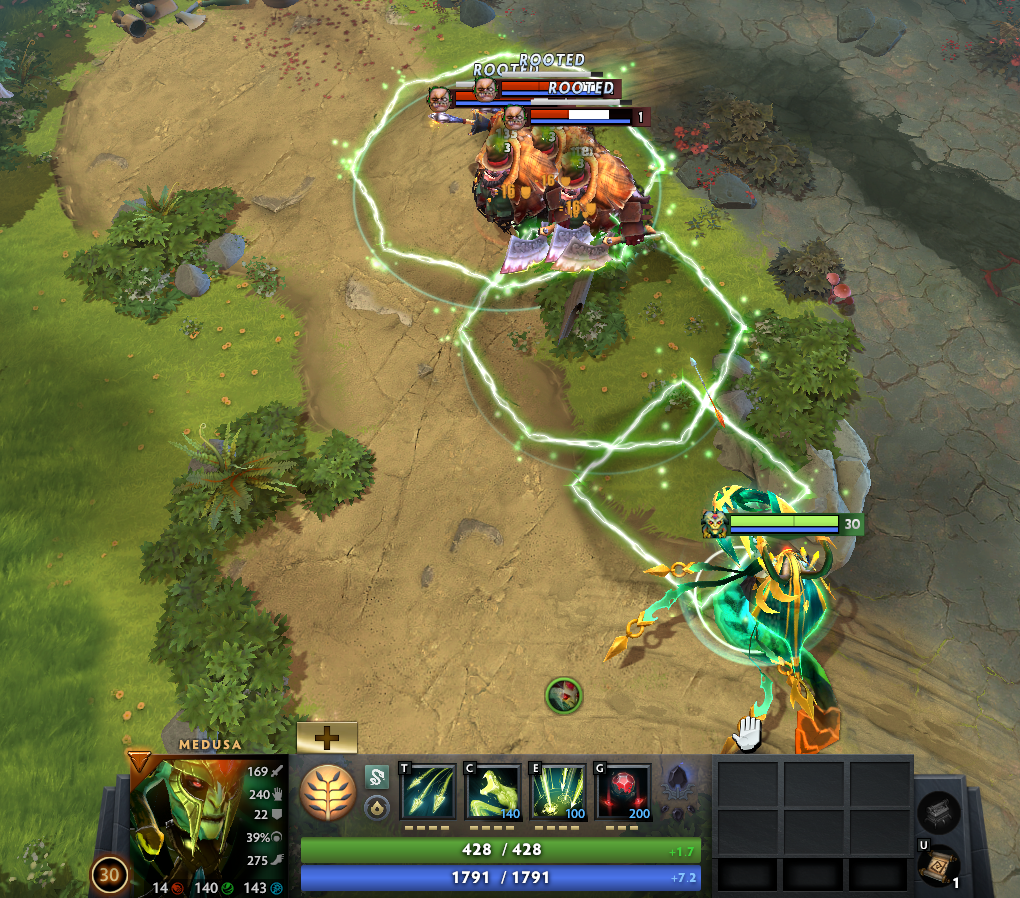1020x898 pixels.
Task: Open the talent tree icon
Action: [328, 793]
